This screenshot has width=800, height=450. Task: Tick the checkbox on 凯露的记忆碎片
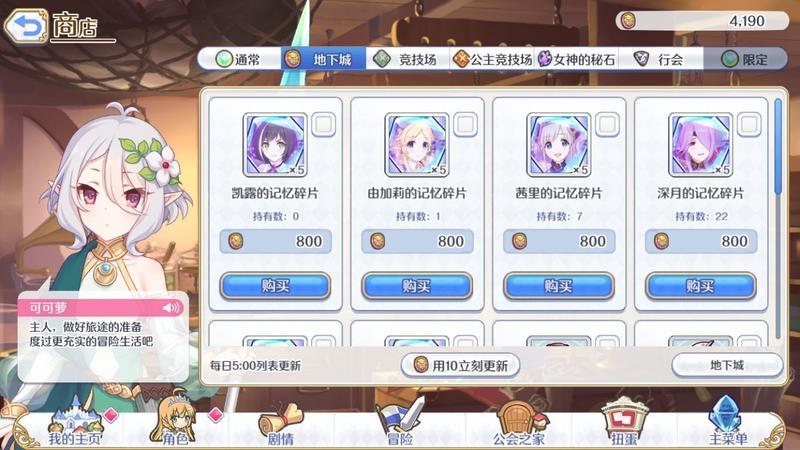tap(324, 125)
